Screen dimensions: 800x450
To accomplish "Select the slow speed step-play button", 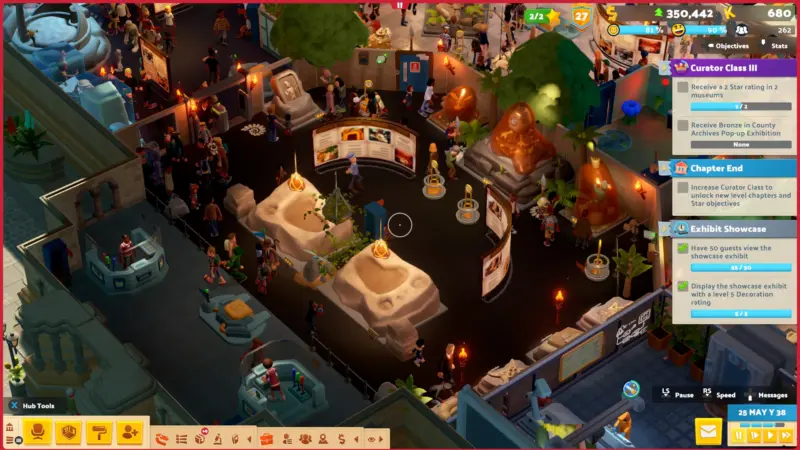I will click(753, 436).
